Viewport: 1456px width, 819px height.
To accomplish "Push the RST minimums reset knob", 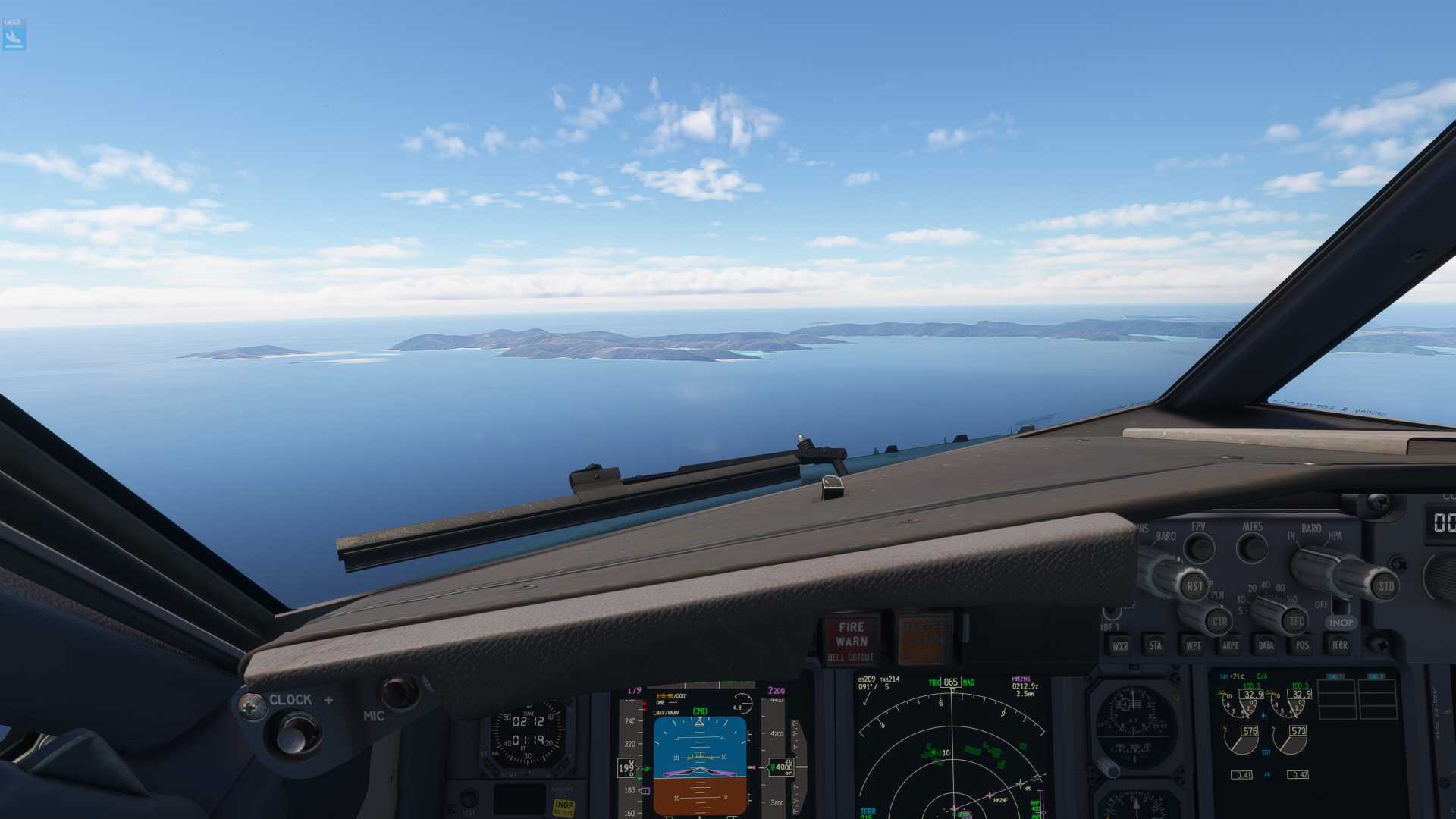I will (1194, 585).
